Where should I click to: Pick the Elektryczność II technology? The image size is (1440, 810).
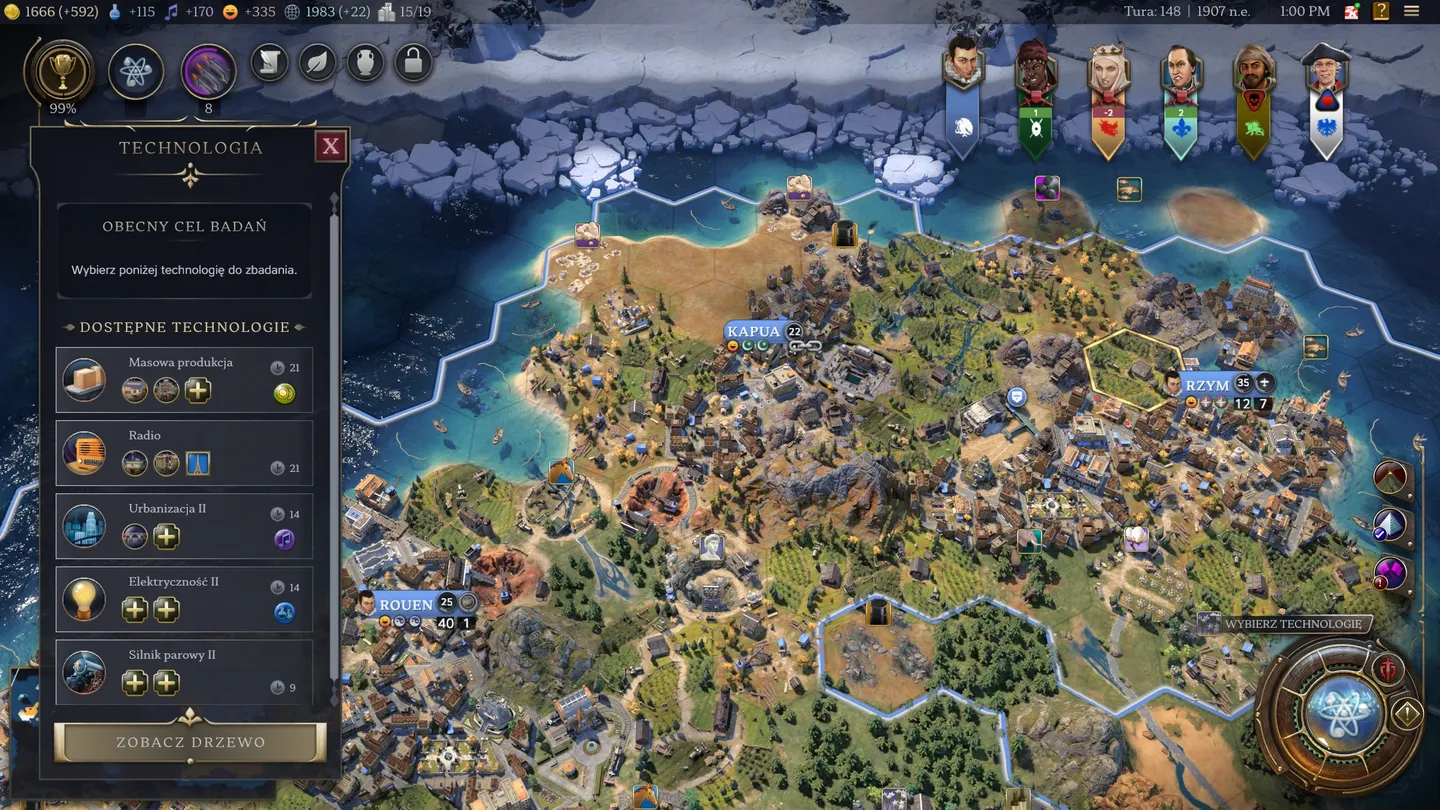coord(185,599)
